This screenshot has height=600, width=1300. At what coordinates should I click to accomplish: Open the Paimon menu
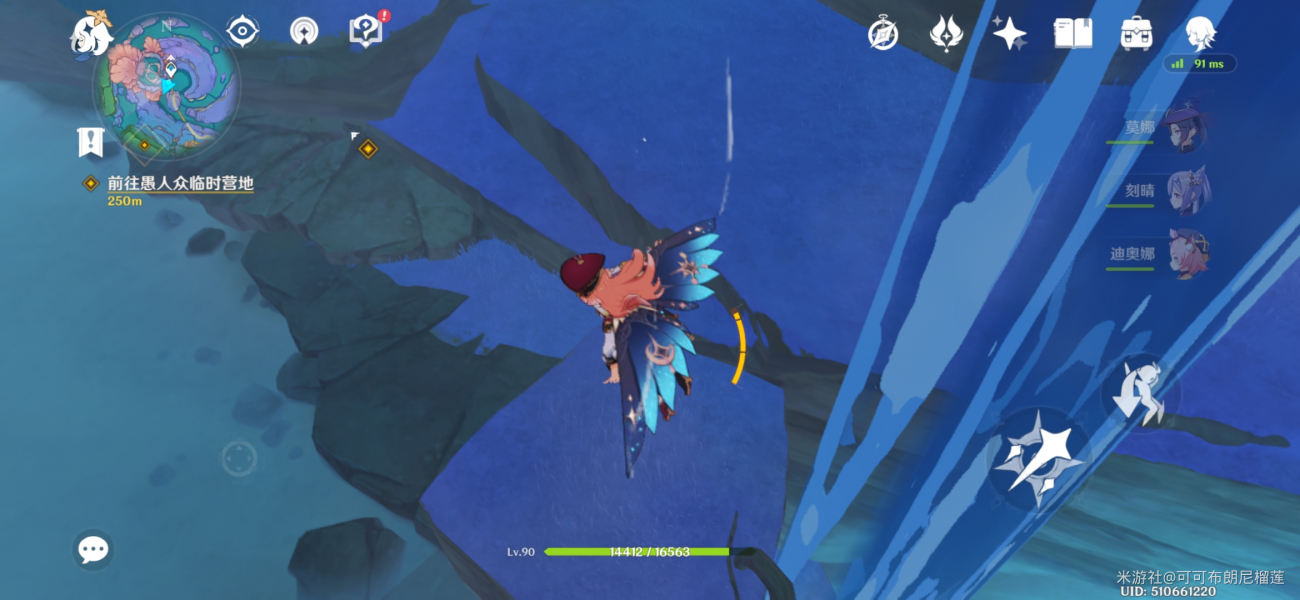pyautogui.click(x=91, y=34)
